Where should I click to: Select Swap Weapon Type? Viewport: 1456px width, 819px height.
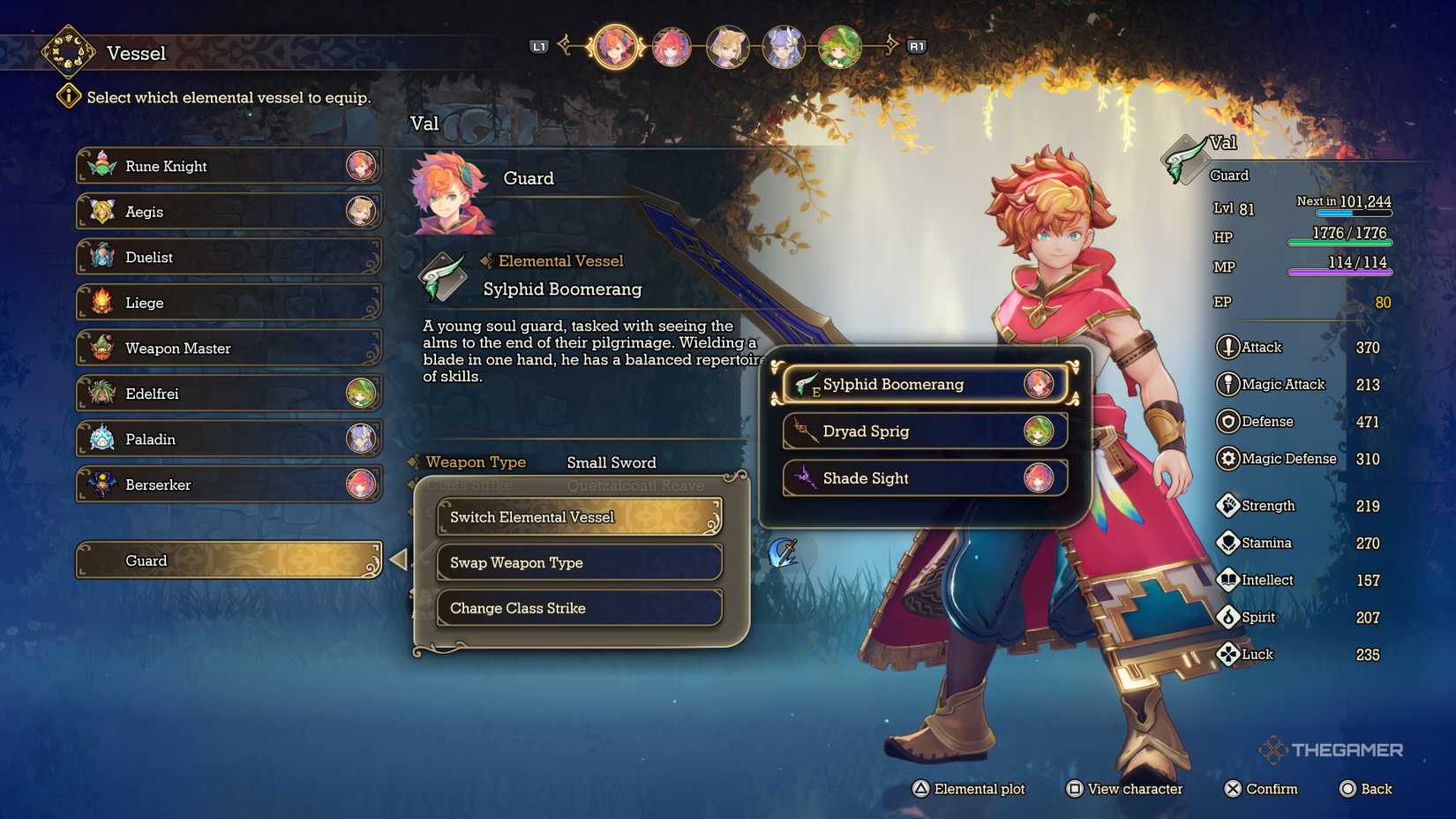point(578,562)
